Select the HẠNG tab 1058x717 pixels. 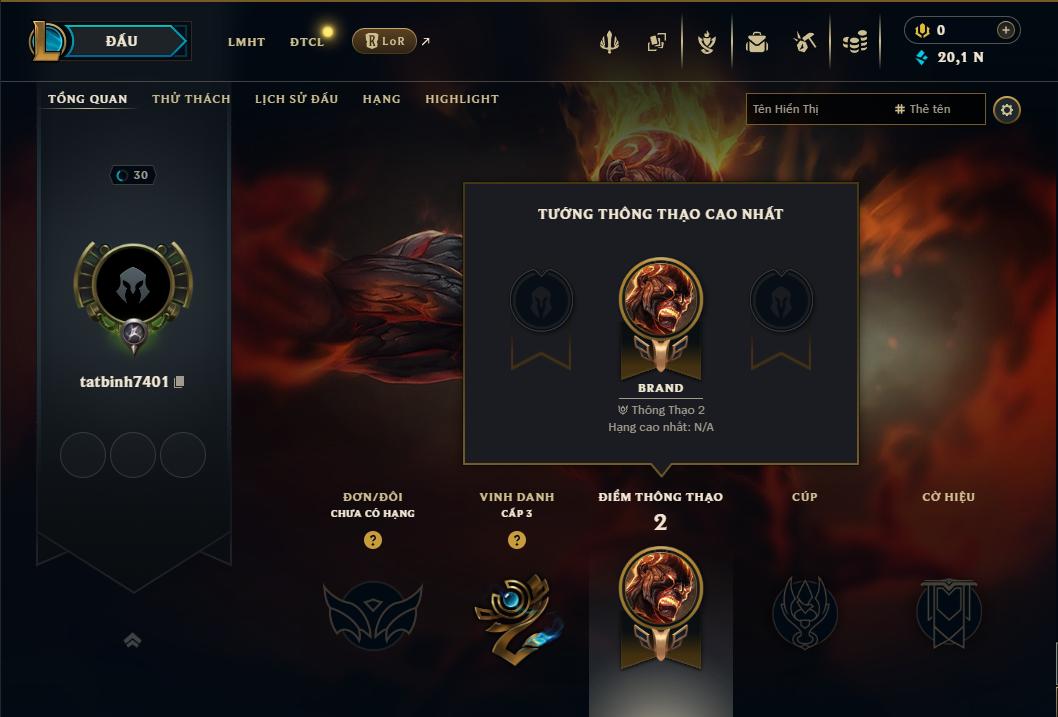coord(381,99)
